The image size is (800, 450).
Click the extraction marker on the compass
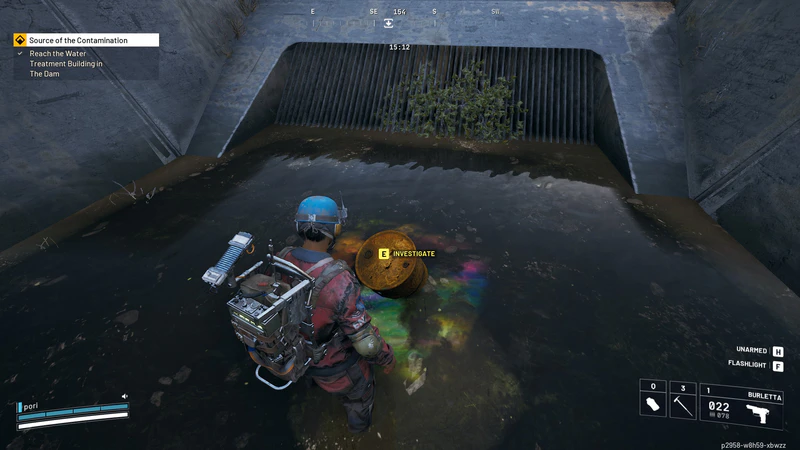coord(388,23)
